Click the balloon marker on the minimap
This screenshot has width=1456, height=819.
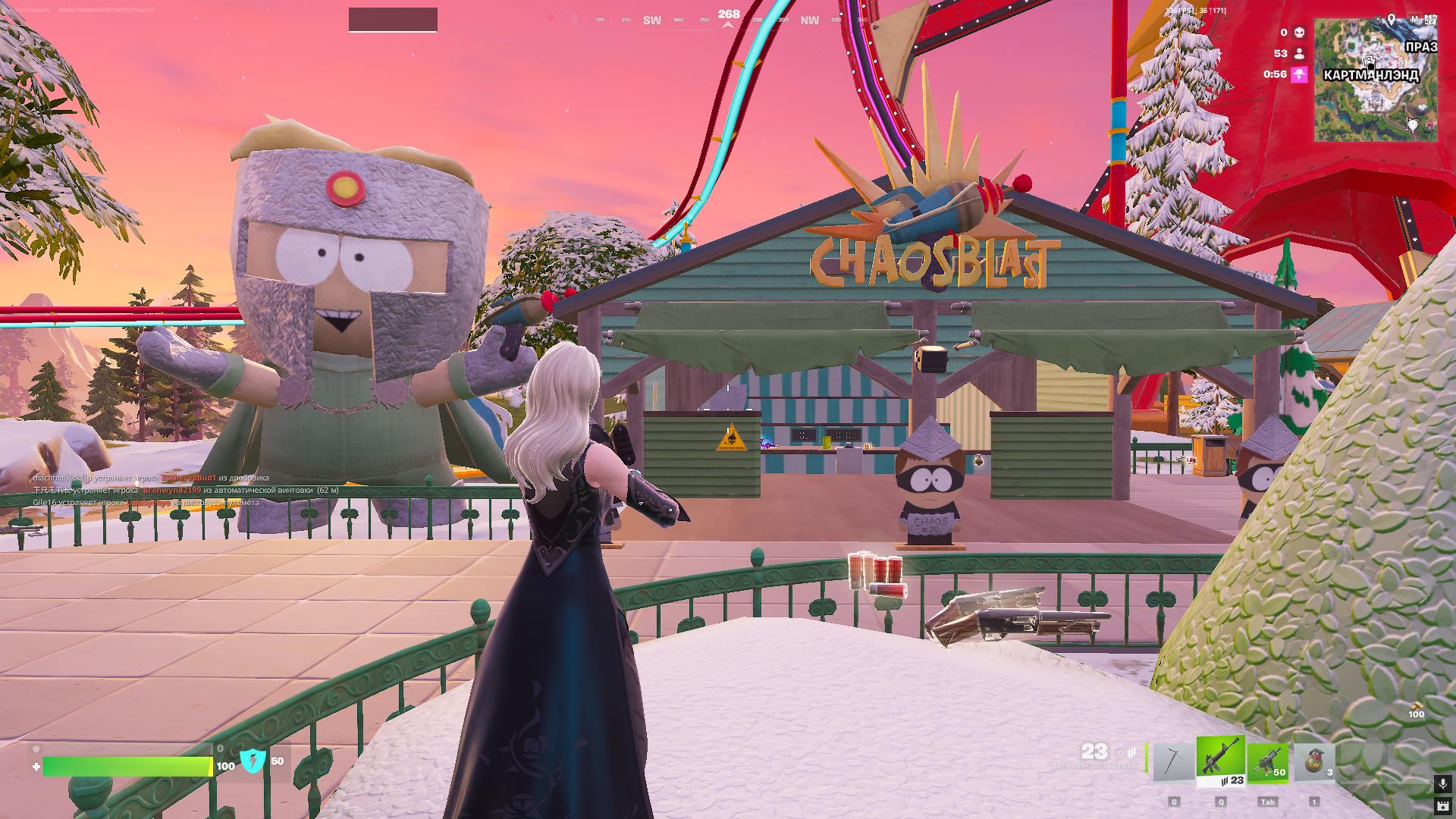click(1412, 124)
